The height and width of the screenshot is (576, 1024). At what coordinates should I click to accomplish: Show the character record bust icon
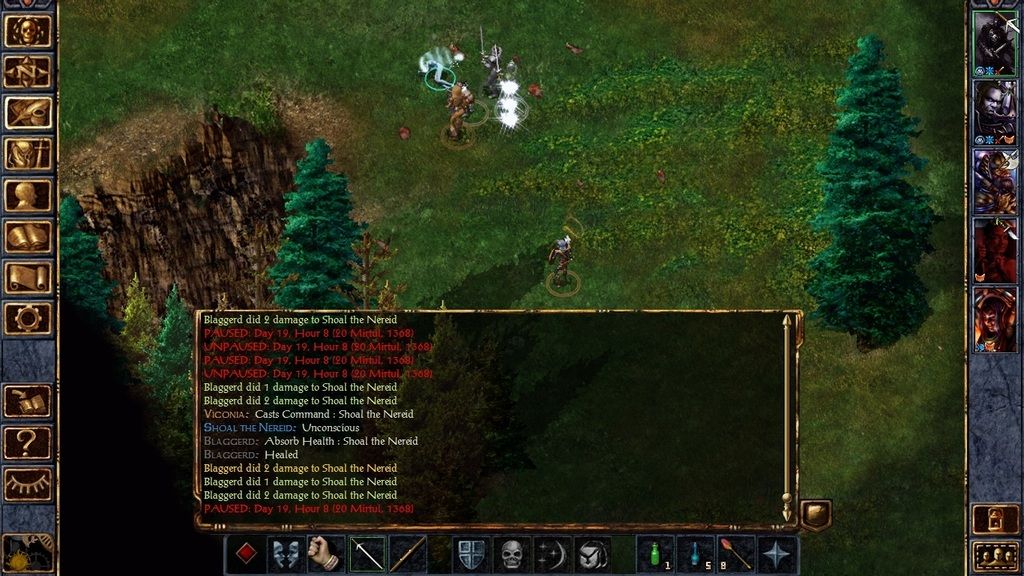(27, 195)
